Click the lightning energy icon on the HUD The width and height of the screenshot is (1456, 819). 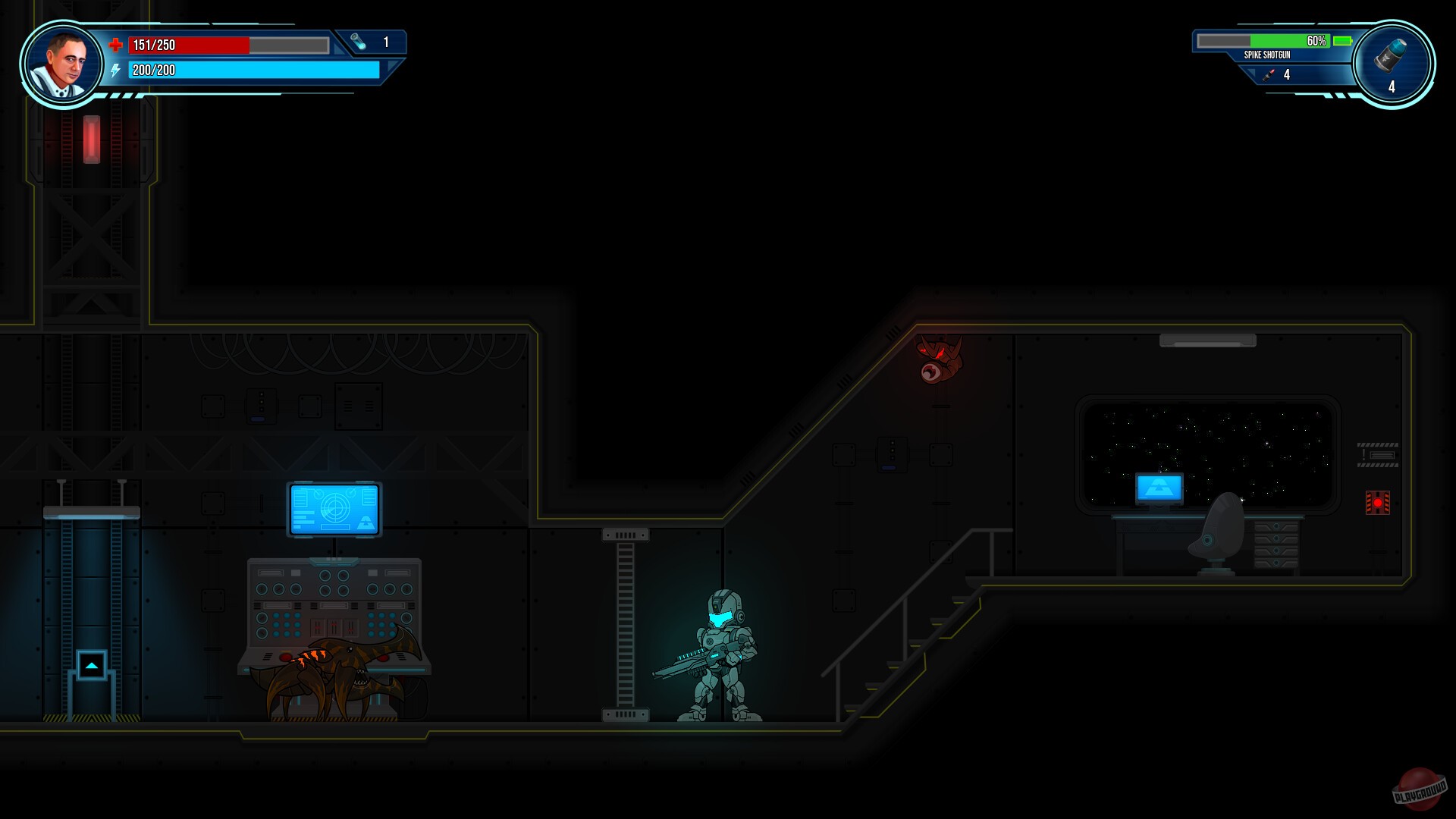point(115,71)
